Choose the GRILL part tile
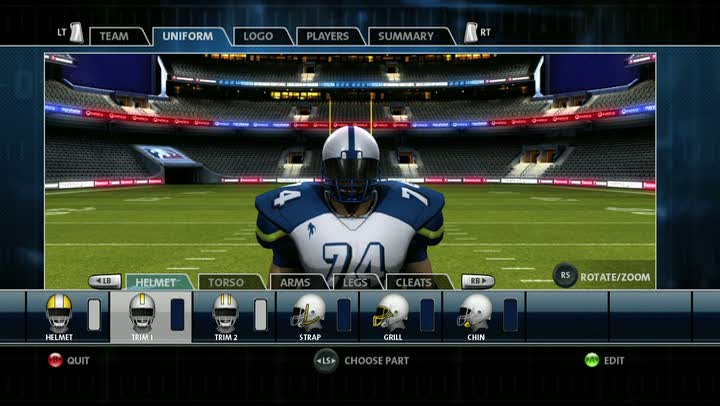The height and width of the screenshot is (406, 720). pyautogui.click(x=392, y=316)
